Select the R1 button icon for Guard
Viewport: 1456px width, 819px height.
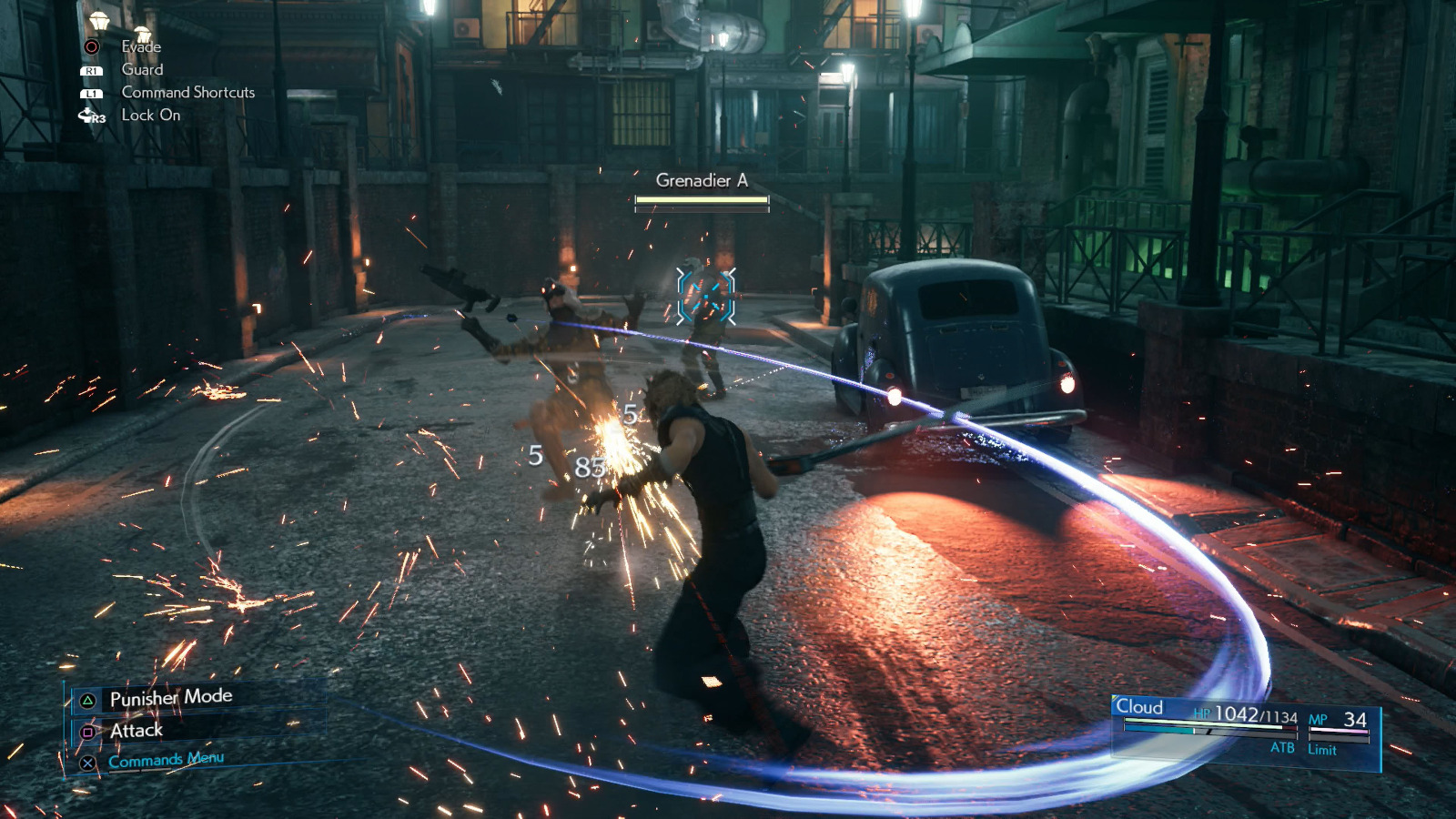(x=91, y=69)
